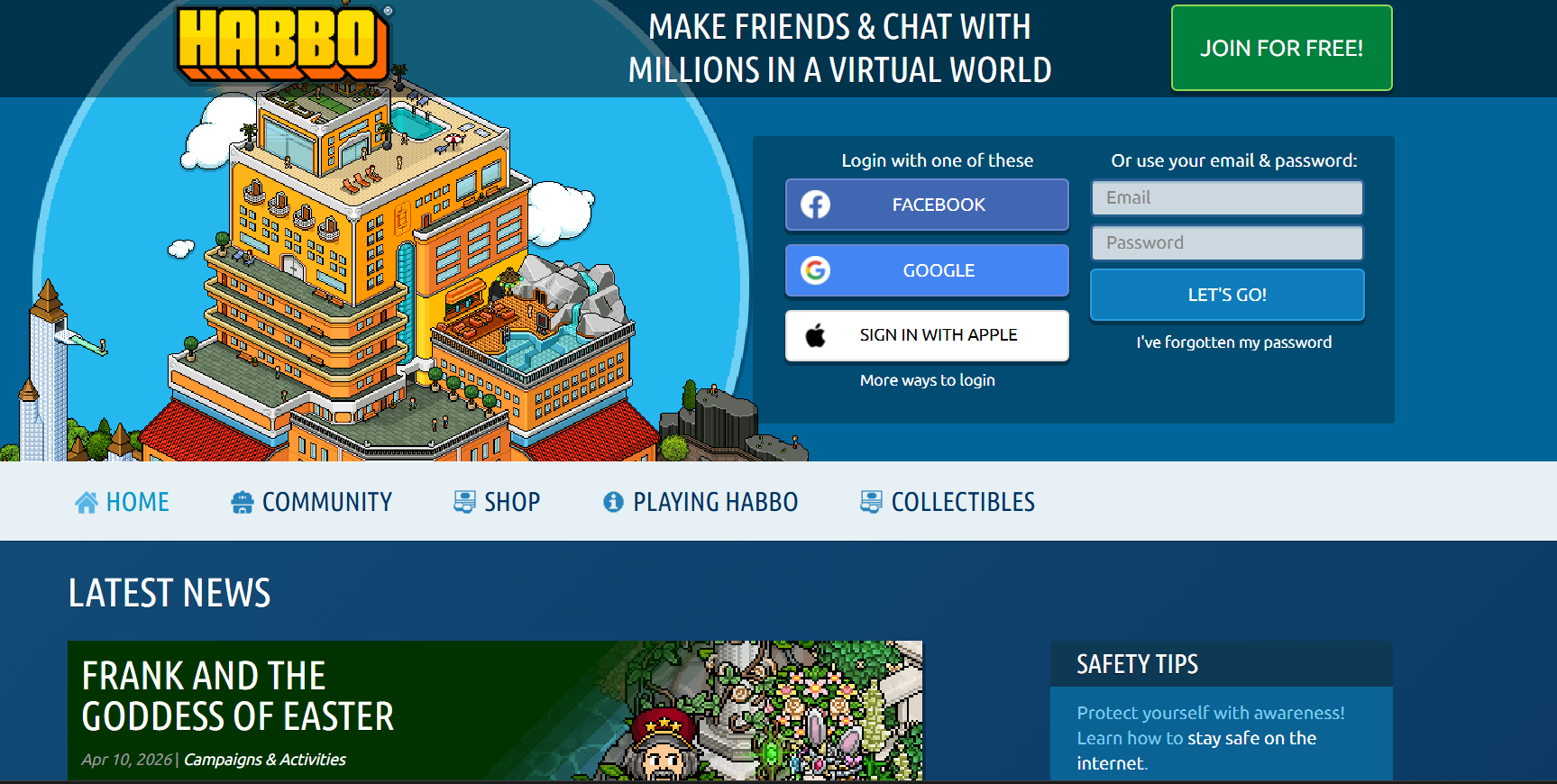The width and height of the screenshot is (1557, 784).
Task: Click the icon next to COLLECTIBLES
Action: click(870, 501)
